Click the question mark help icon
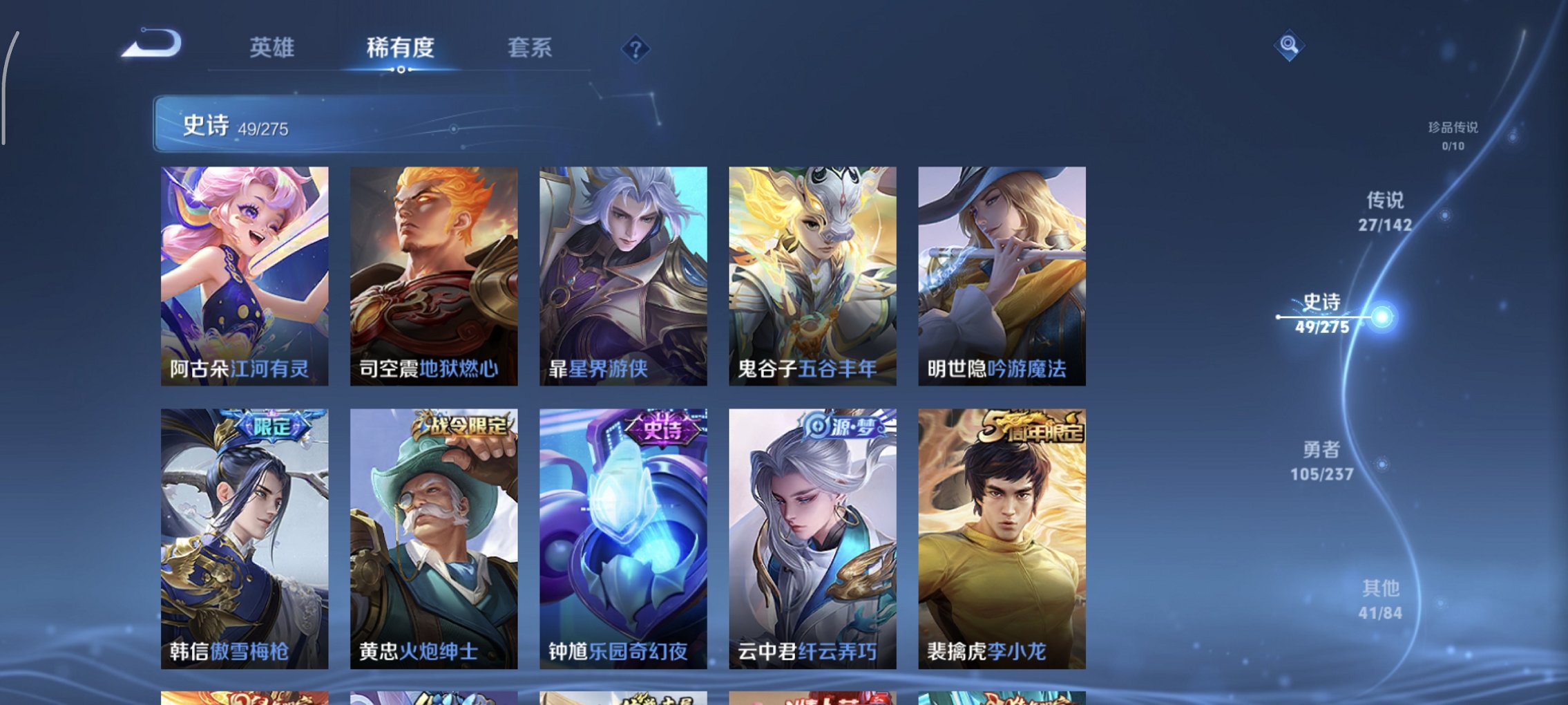Image resolution: width=1568 pixels, height=705 pixels. pyautogui.click(x=636, y=48)
